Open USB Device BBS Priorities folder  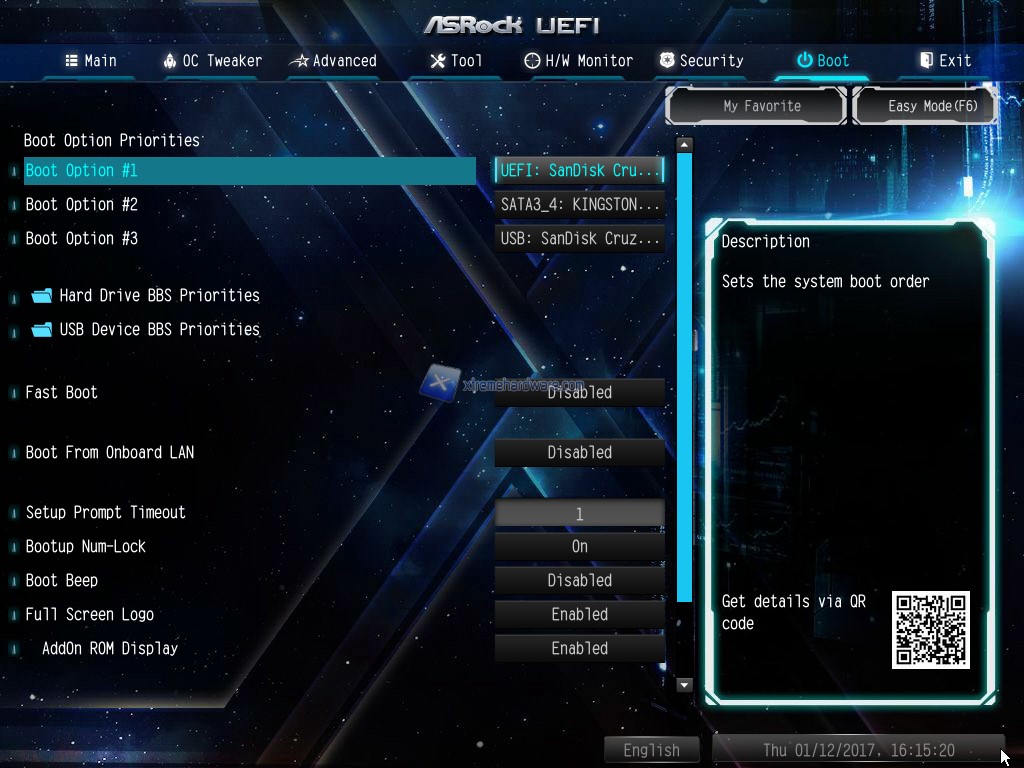coord(158,329)
